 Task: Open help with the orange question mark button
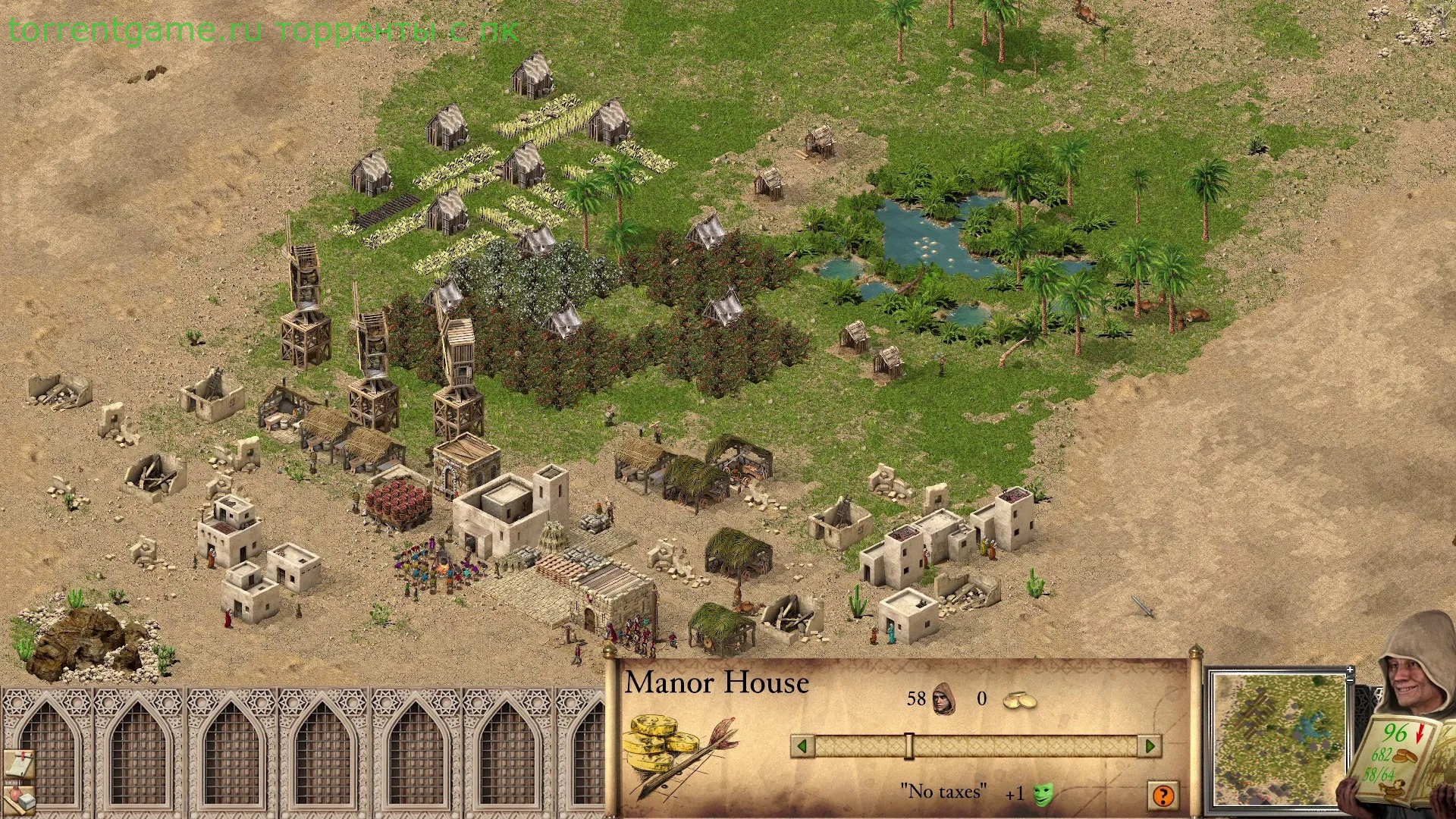tap(1163, 795)
